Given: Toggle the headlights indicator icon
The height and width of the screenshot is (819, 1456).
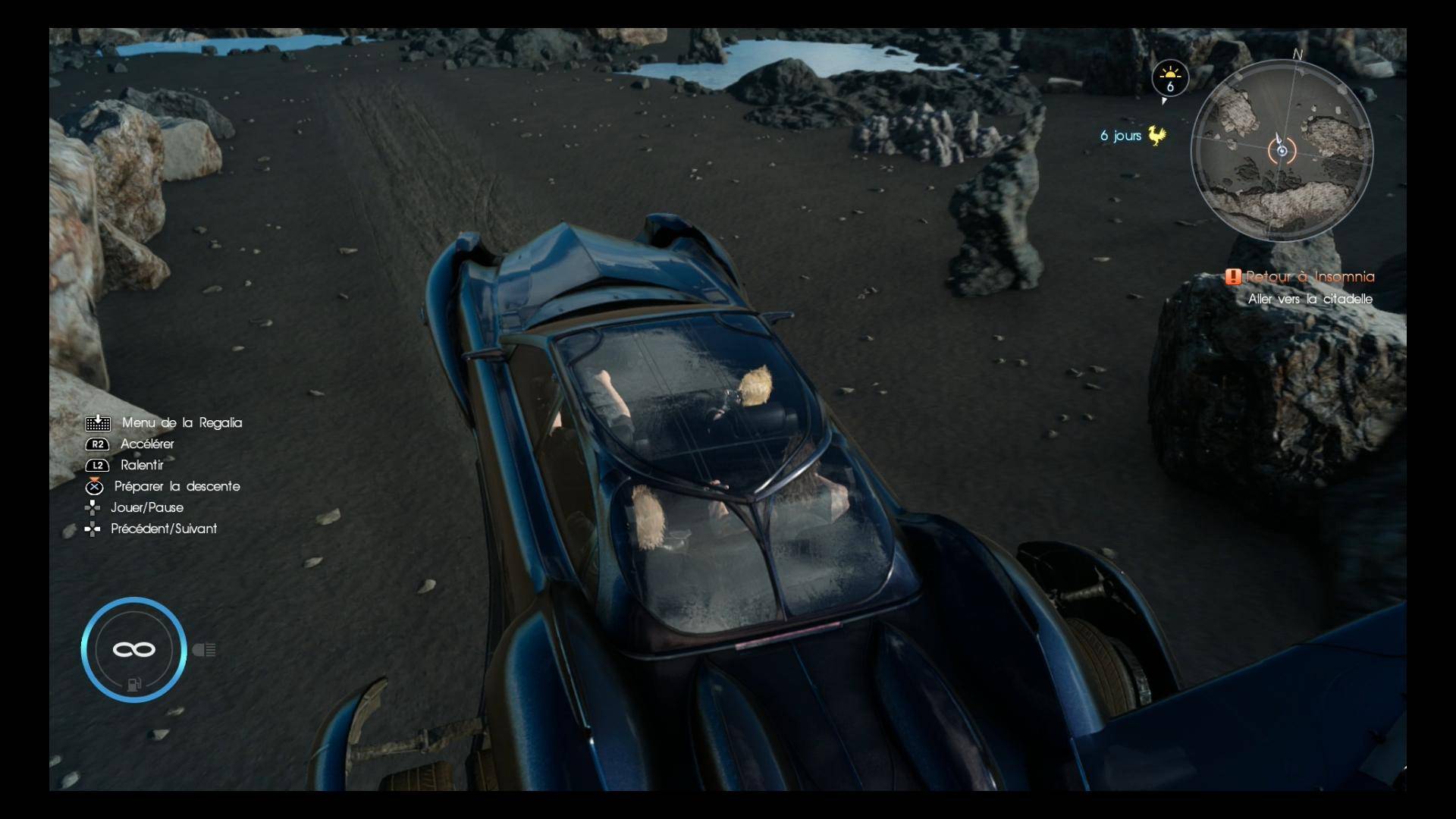Looking at the screenshot, I should (205, 650).
